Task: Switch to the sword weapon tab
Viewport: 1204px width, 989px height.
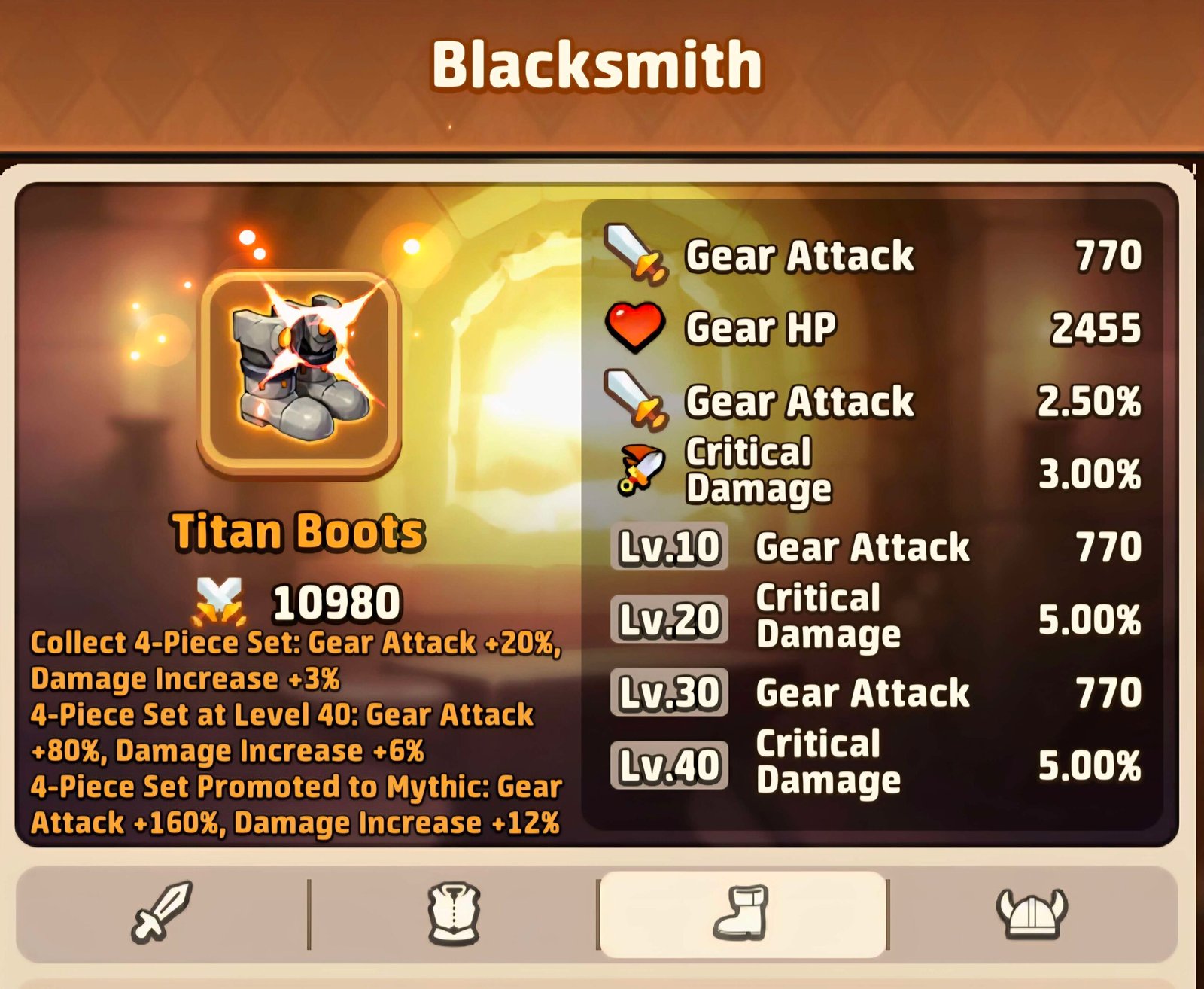Action: point(162,913)
